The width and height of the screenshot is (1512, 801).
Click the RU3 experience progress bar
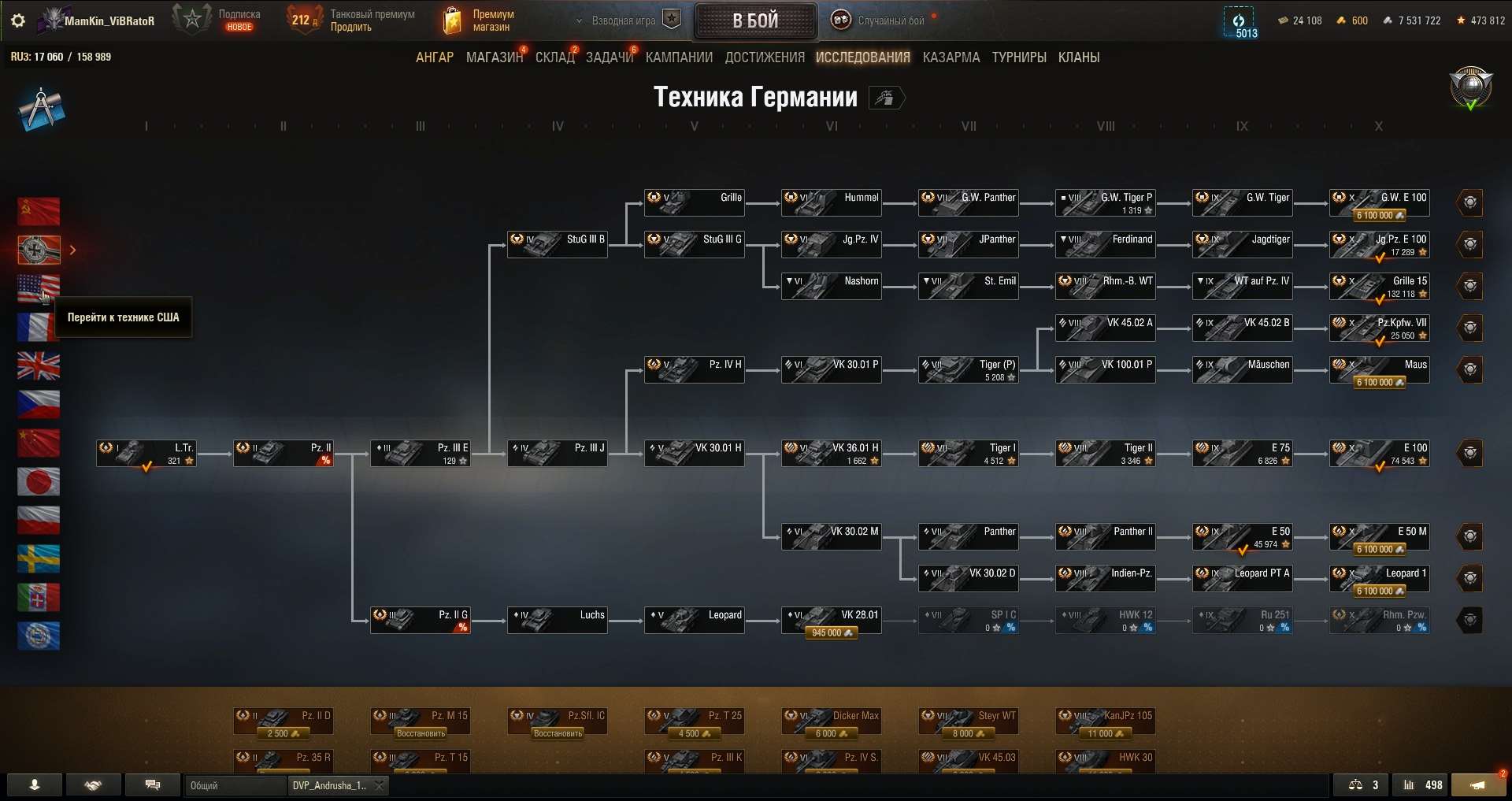pos(61,56)
